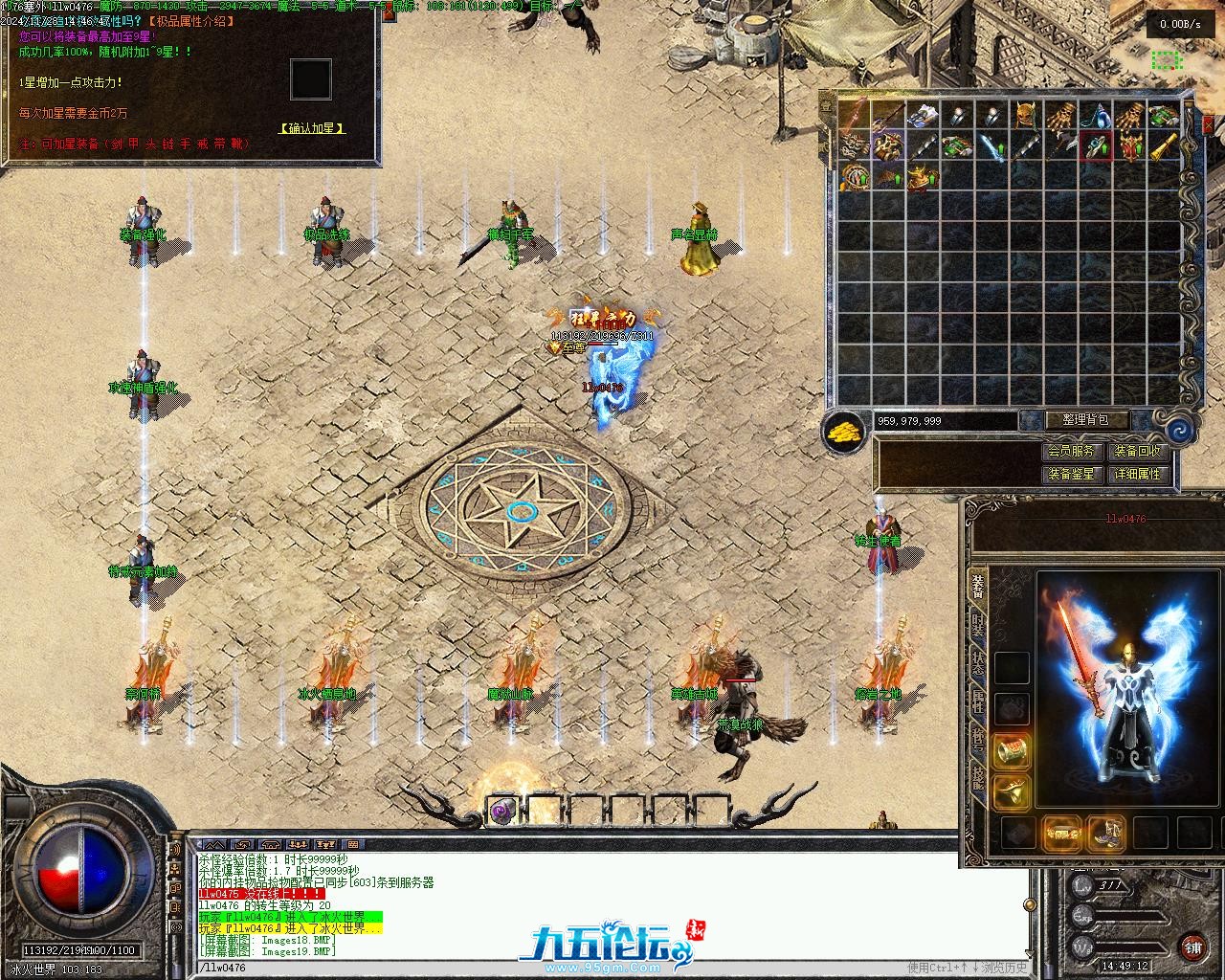The width and height of the screenshot is (1225, 980).
Task: Open the 属性 attributes tab
Action: click(x=977, y=702)
